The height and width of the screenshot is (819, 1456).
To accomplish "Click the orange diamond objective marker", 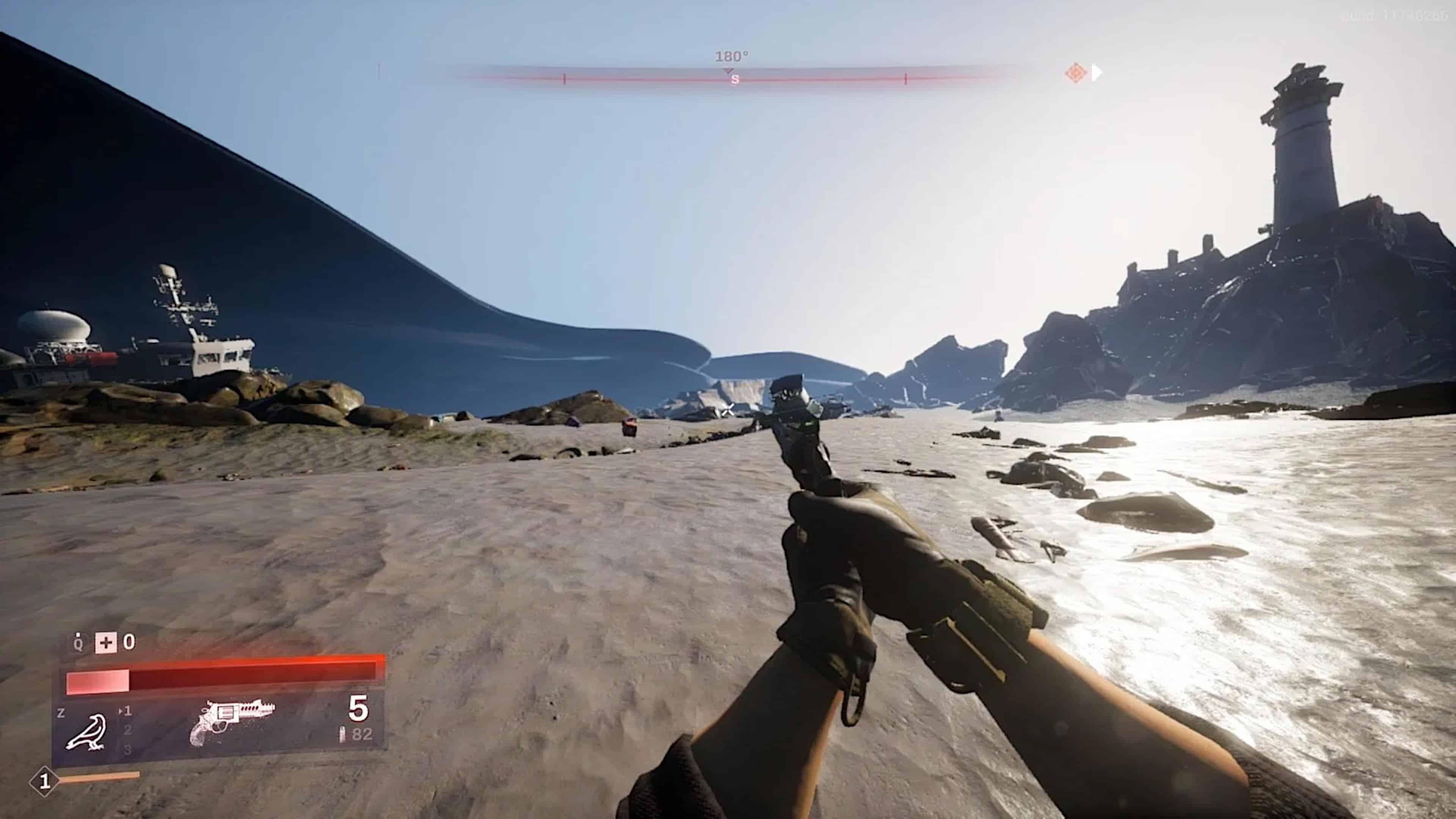I will click(x=1075, y=73).
